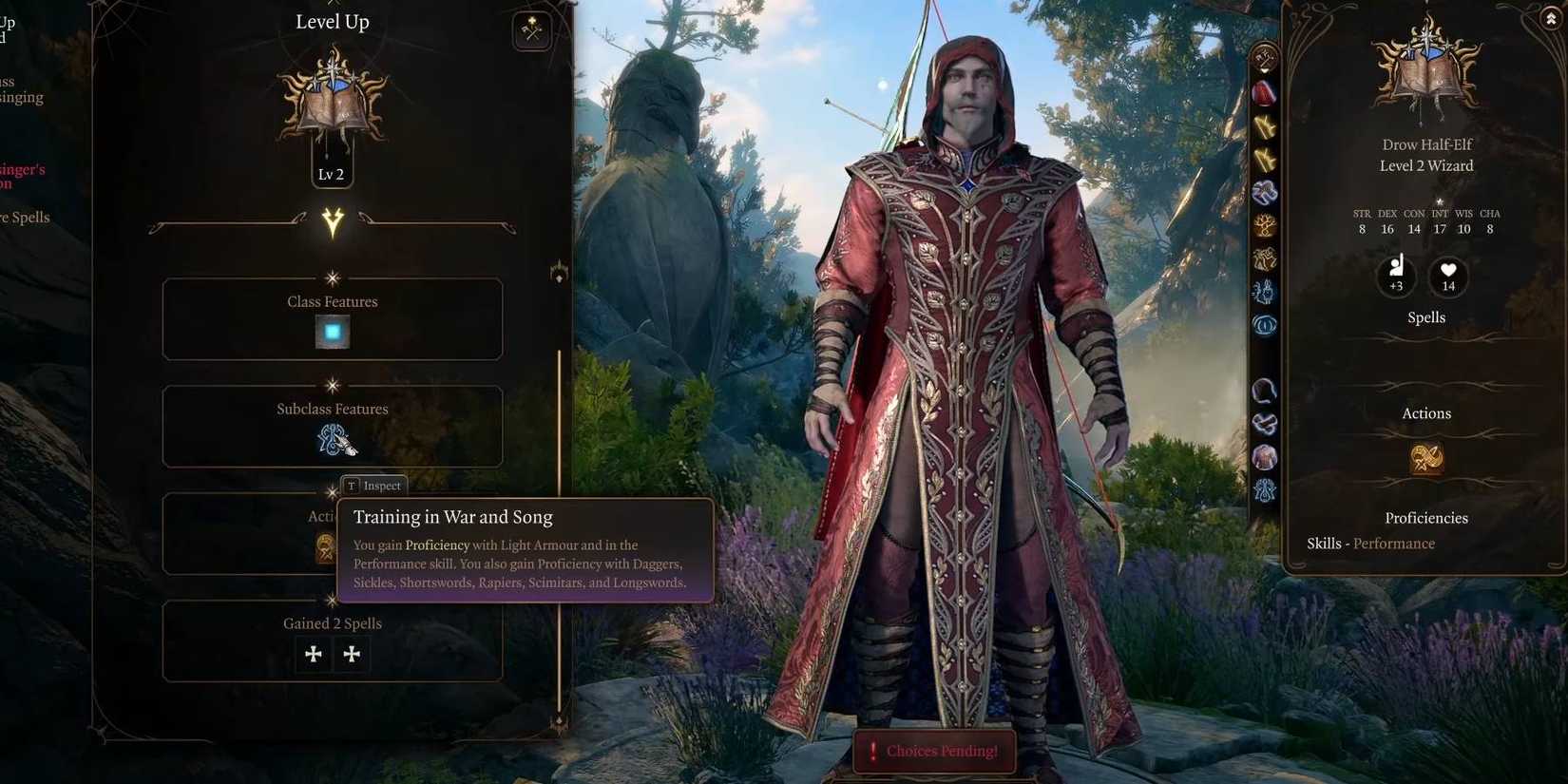The width and height of the screenshot is (1568, 784).
Task: Click the golden tree icon in the icon bar
Action: (x=1265, y=223)
